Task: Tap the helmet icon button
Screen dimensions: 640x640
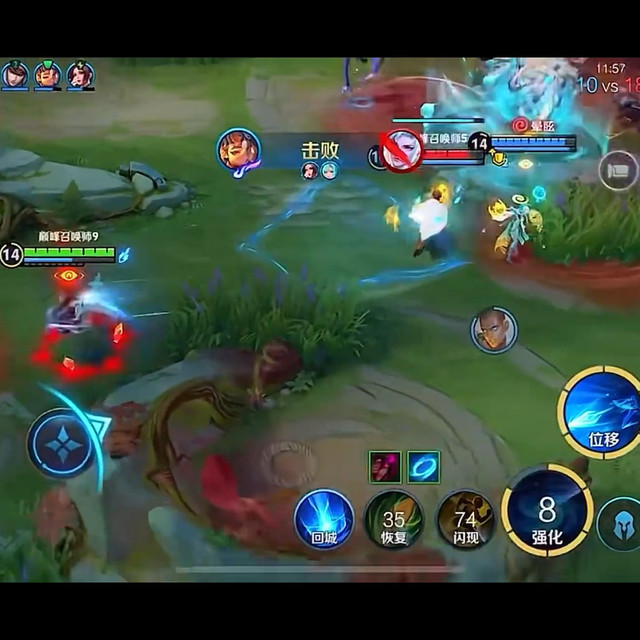Action: click(x=620, y=523)
